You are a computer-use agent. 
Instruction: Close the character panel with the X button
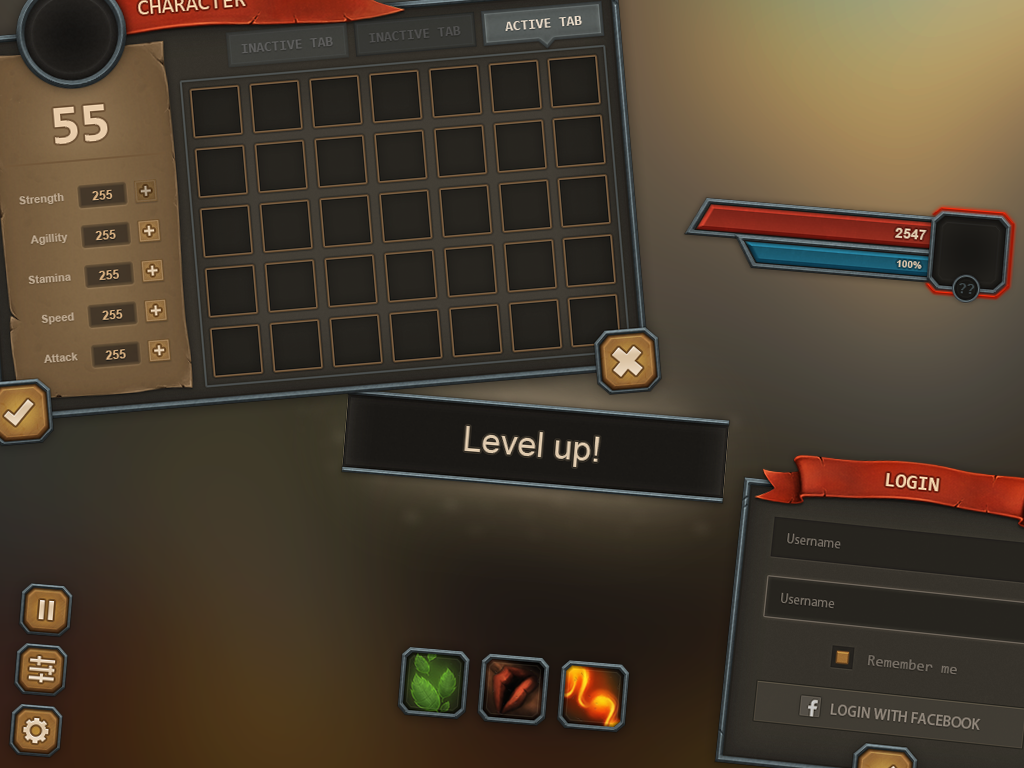pyautogui.click(x=627, y=360)
